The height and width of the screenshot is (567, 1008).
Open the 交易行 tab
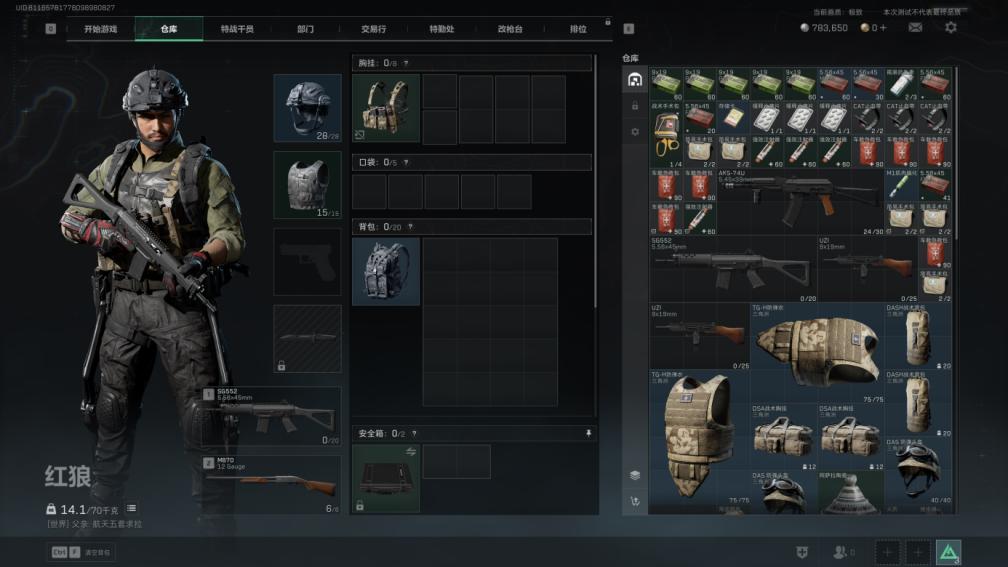pyautogui.click(x=373, y=29)
